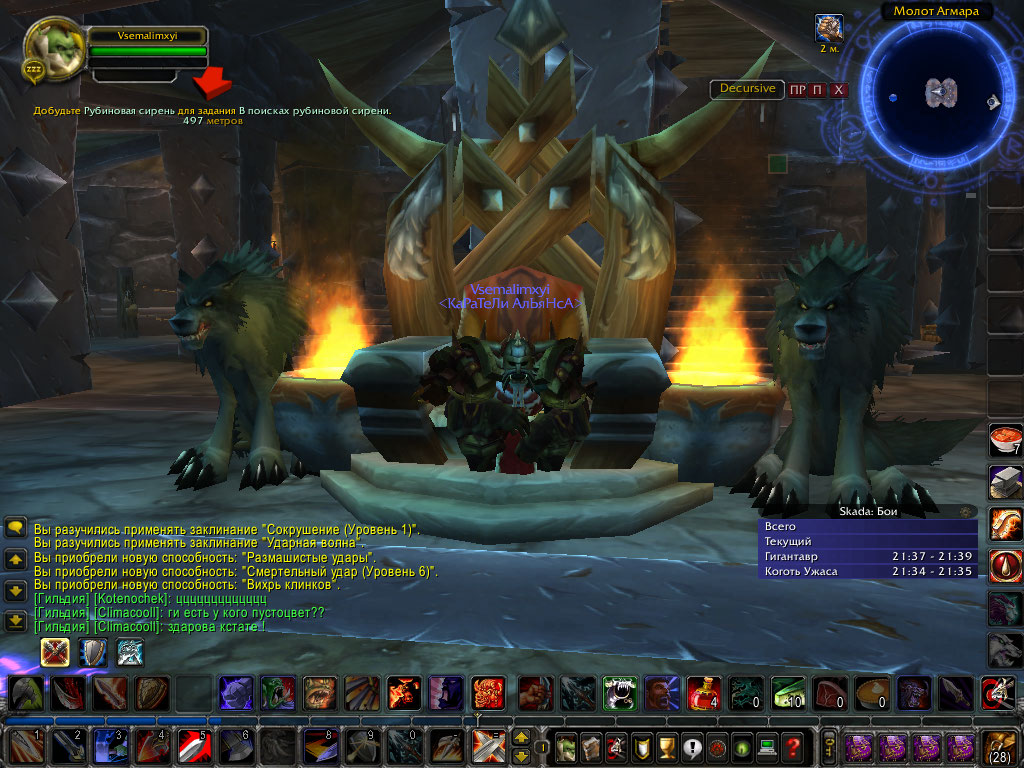1024x768 pixels.
Task: Open the chat bubble menu button
Action: 15,527
